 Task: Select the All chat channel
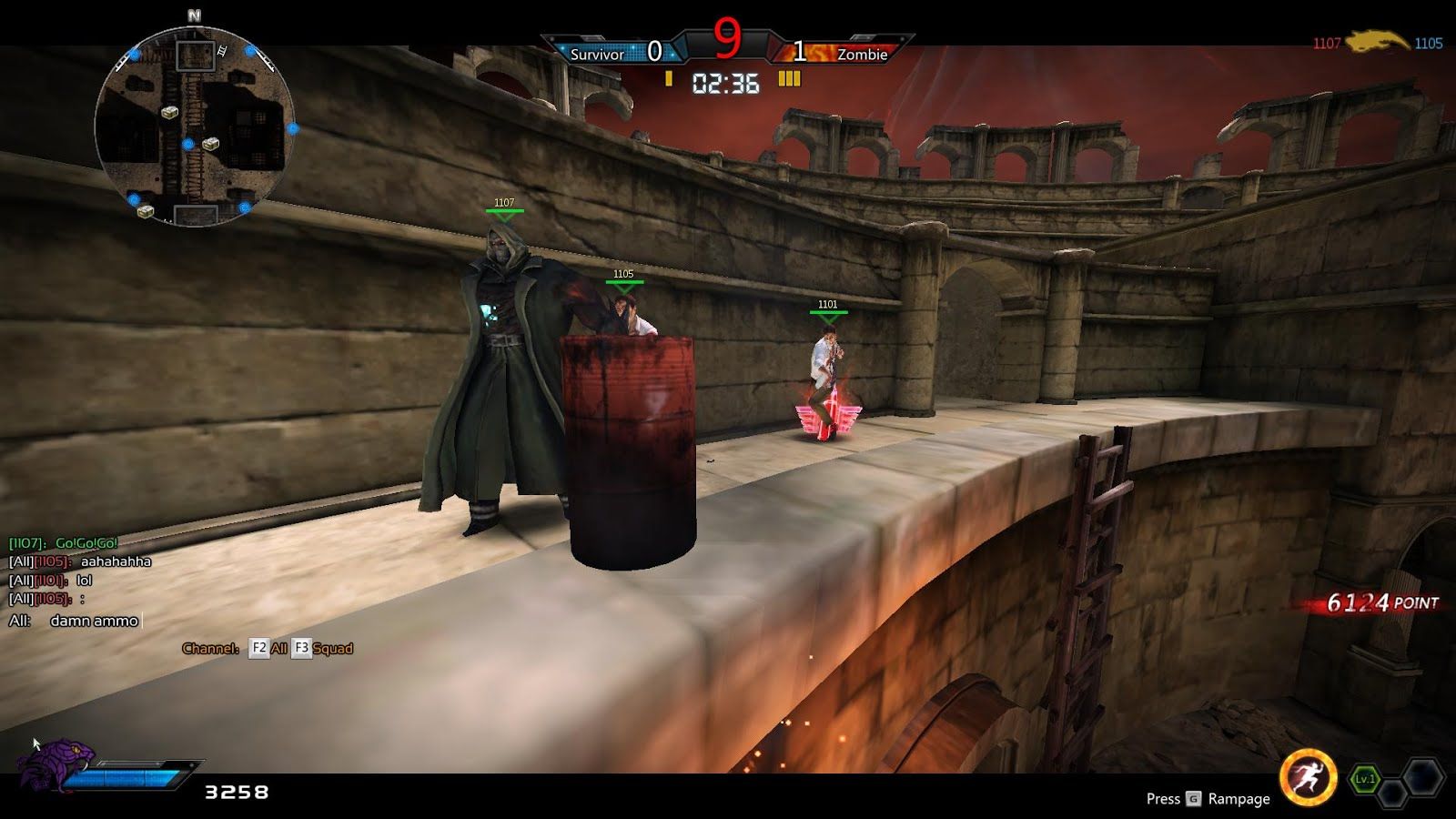pos(270,648)
